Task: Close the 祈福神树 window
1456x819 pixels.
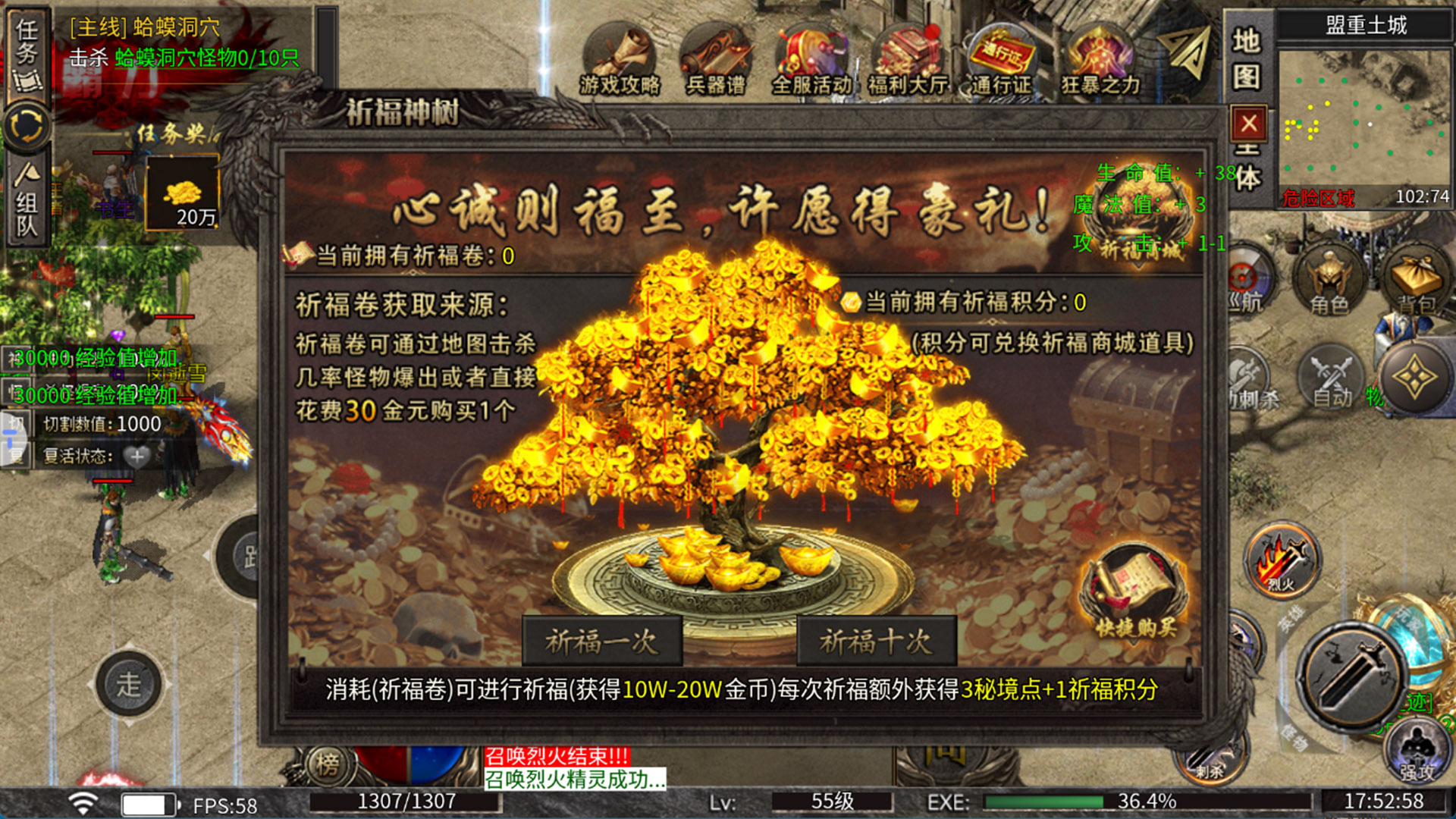Action: click(x=1248, y=123)
